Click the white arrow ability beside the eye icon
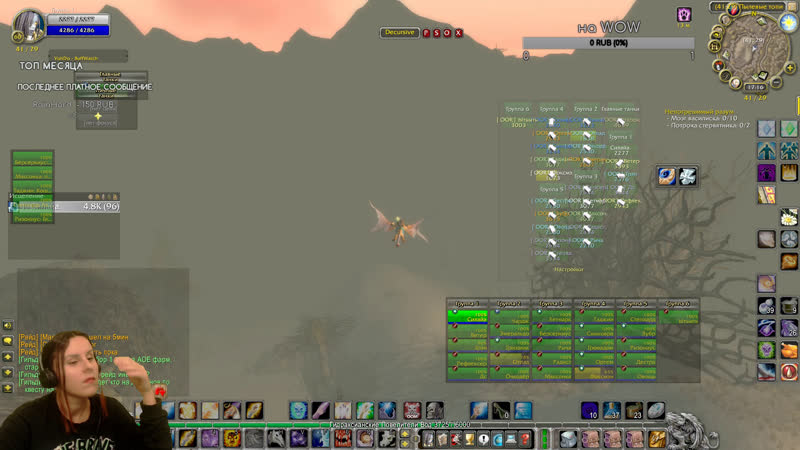This screenshot has height=450, width=800. pyautogui.click(x=688, y=176)
